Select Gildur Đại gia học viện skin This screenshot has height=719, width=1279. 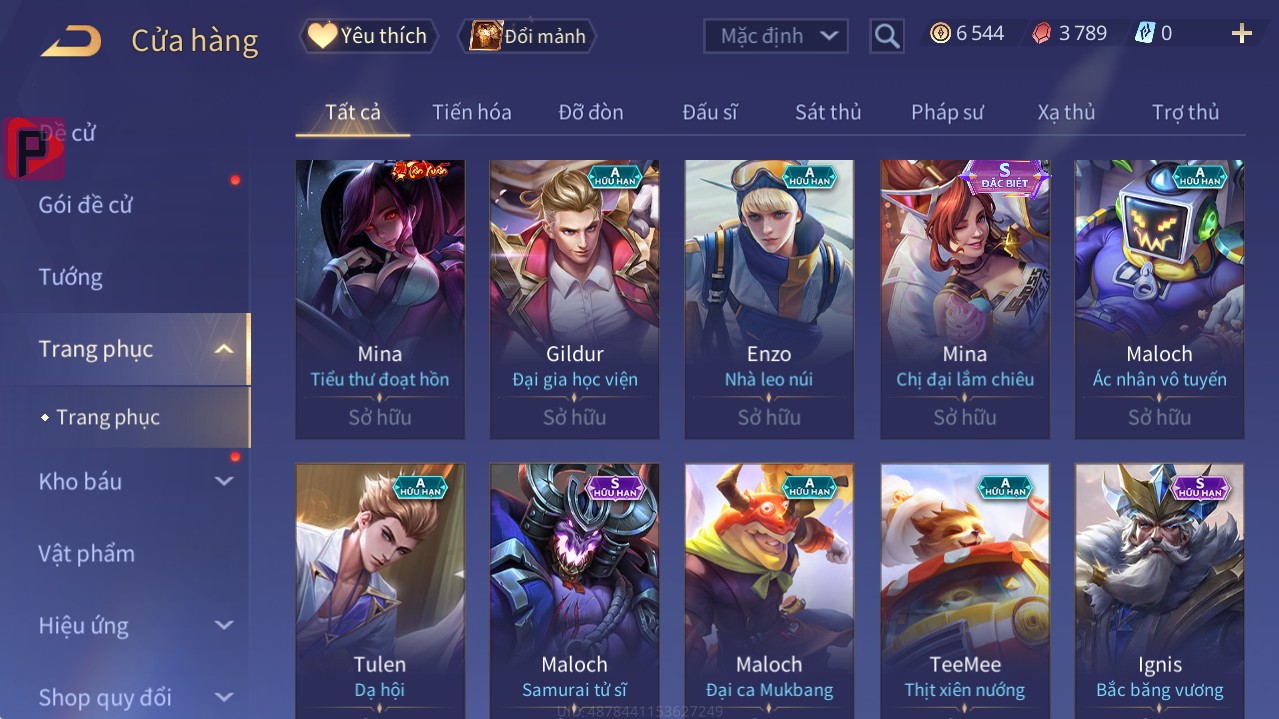coord(574,299)
